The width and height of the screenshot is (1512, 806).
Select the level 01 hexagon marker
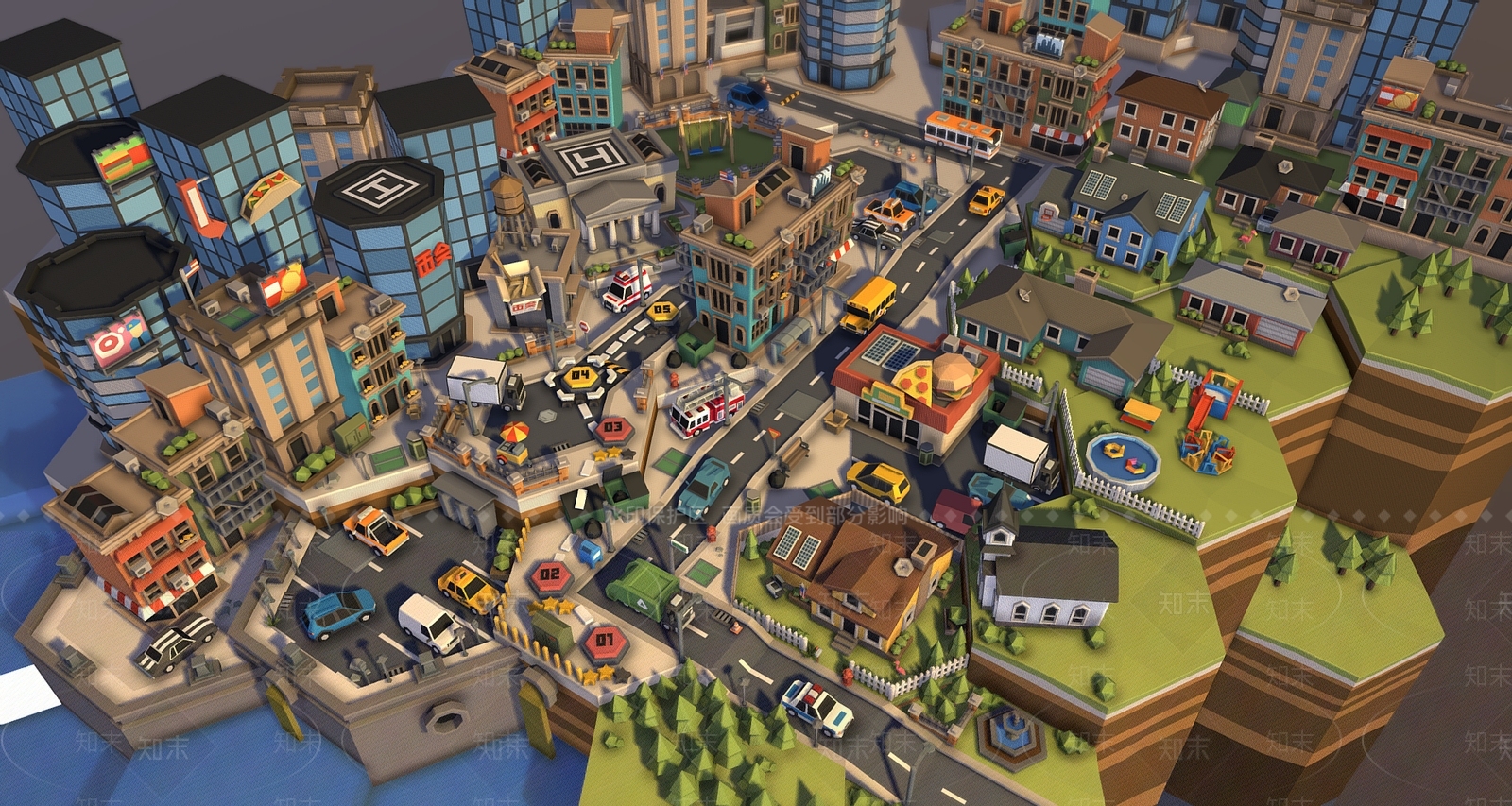coord(605,641)
